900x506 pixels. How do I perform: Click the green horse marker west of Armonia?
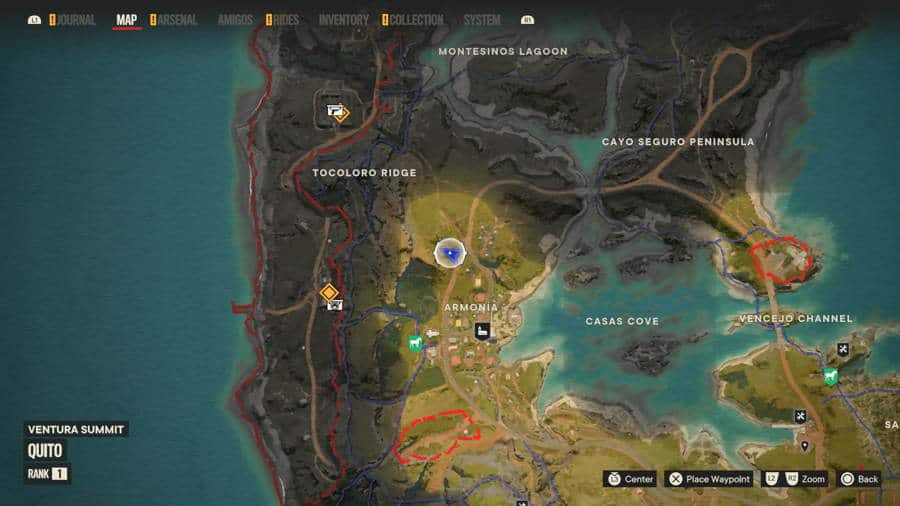click(415, 344)
